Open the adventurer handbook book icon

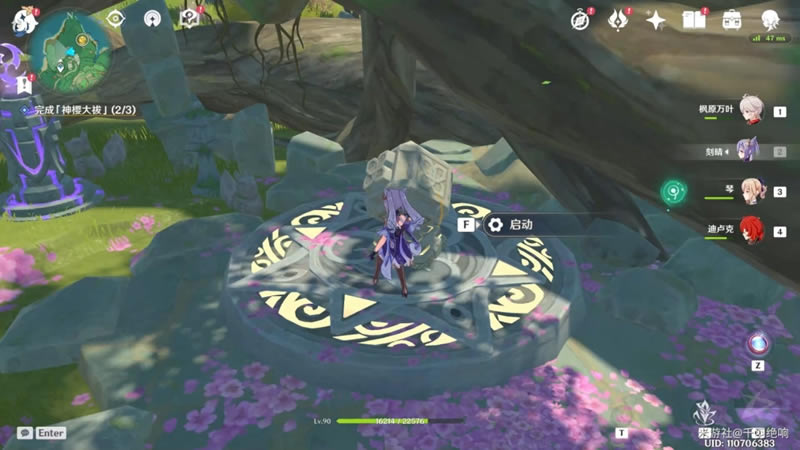(694, 19)
